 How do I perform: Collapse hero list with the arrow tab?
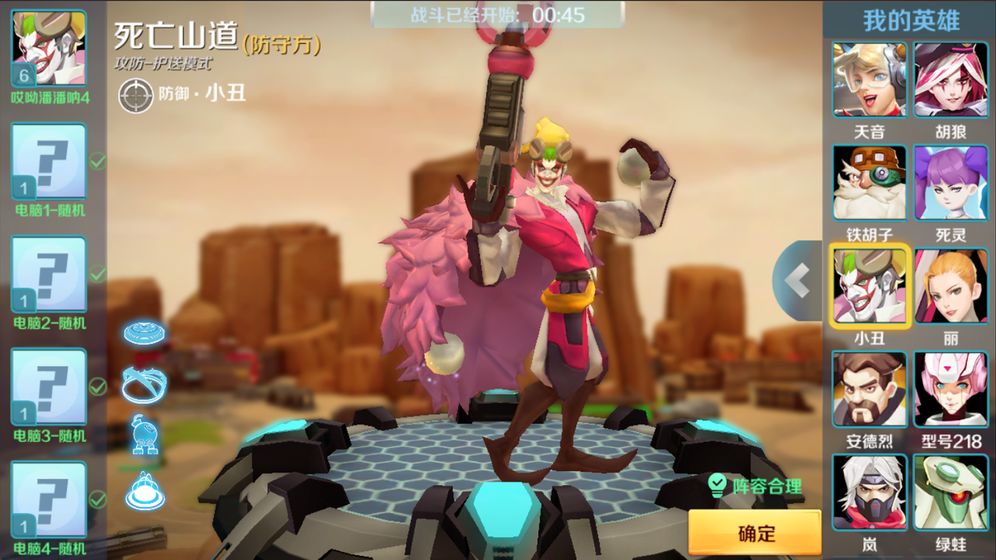(x=797, y=281)
